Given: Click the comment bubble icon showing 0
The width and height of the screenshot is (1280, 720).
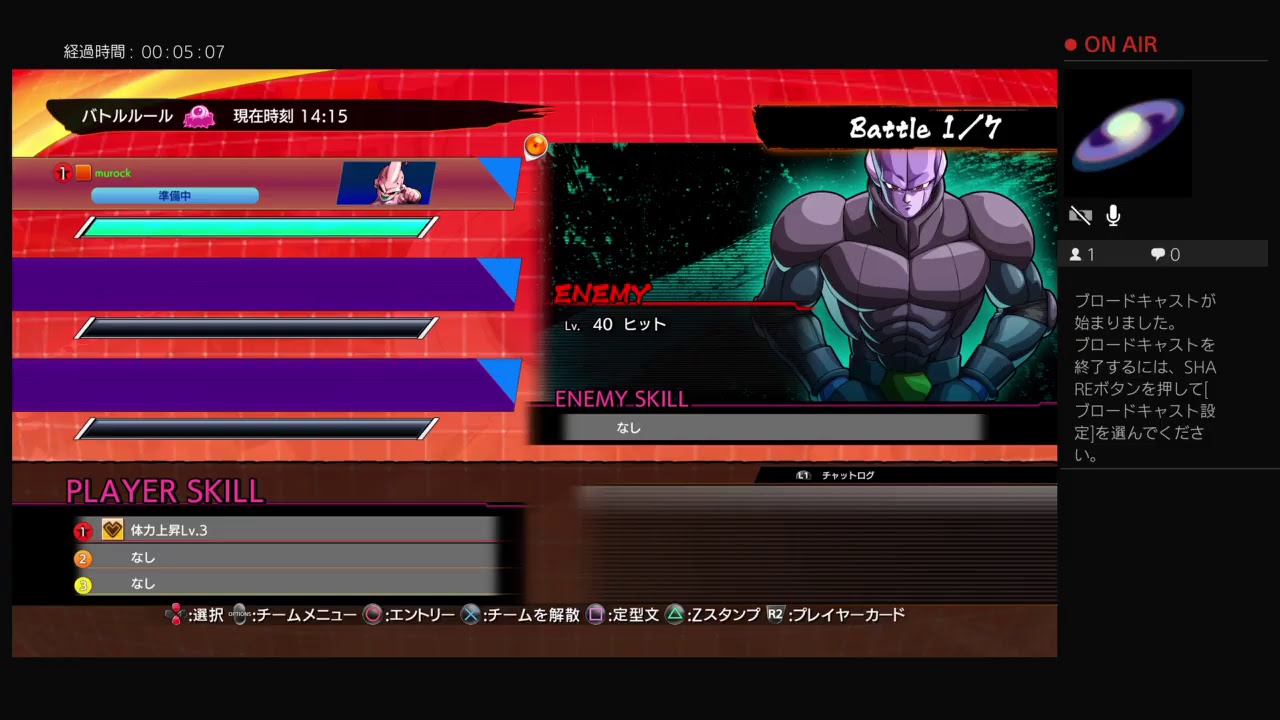Looking at the screenshot, I should [x=1156, y=253].
